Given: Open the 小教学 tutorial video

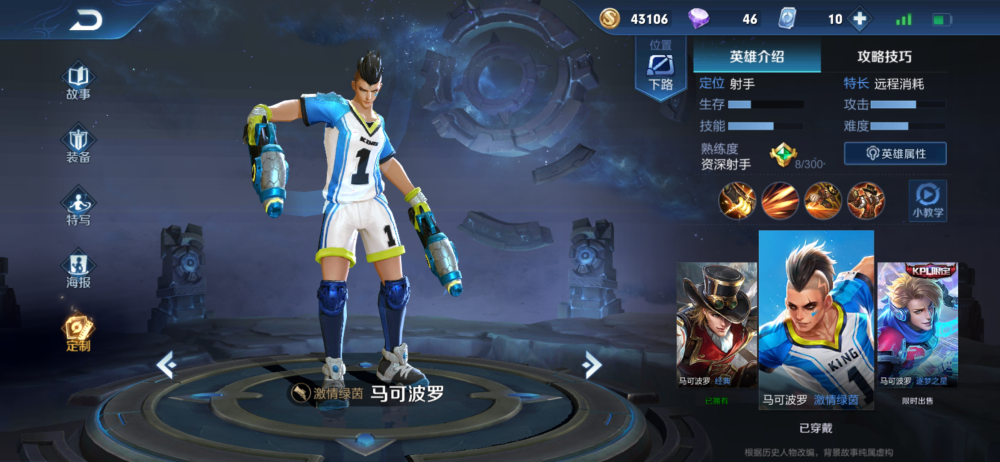Looking at the screenshot, I should (928, 199).
